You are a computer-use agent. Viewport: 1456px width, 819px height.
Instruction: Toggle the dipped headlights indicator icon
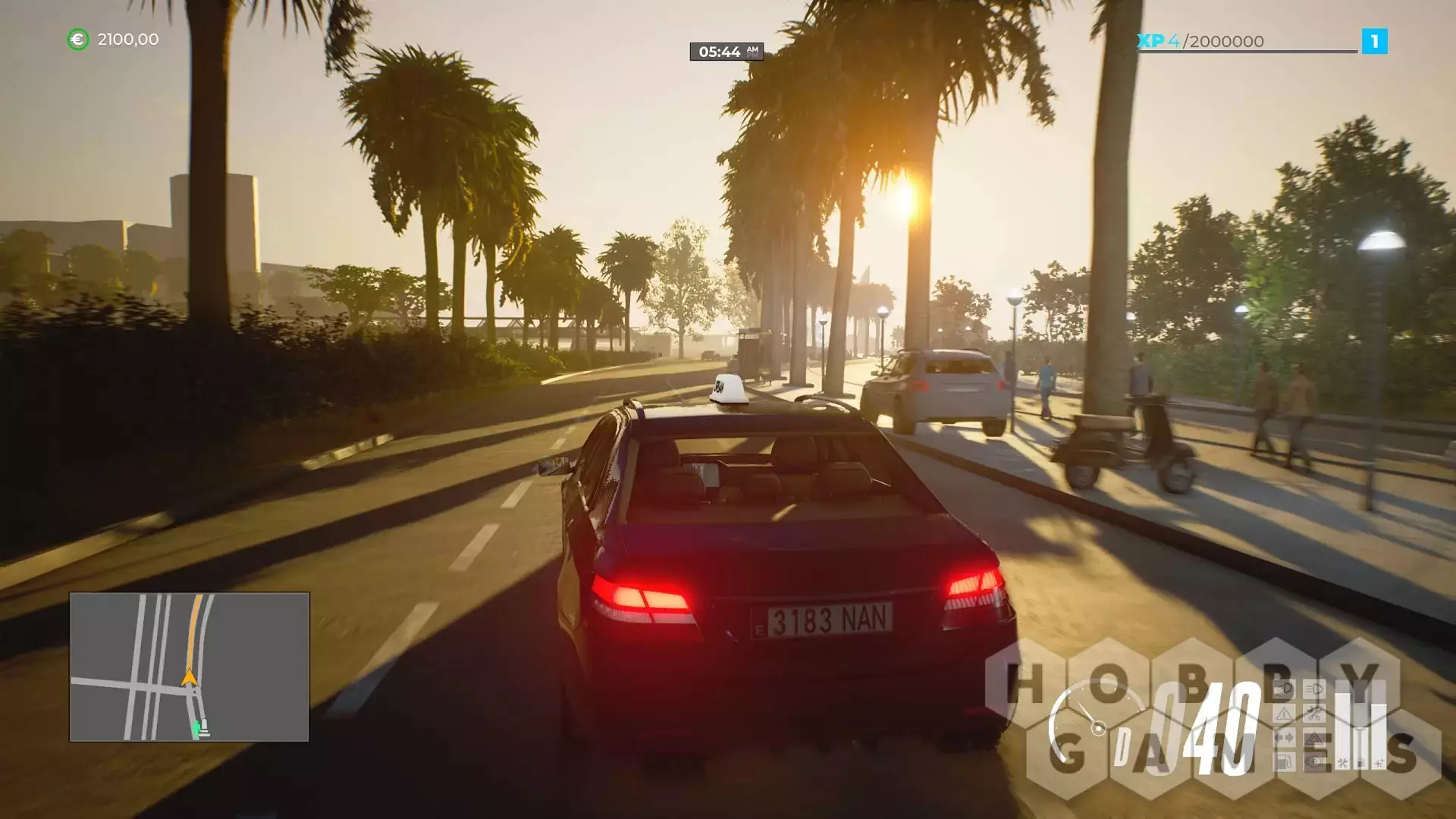(x=1284, y=689)
